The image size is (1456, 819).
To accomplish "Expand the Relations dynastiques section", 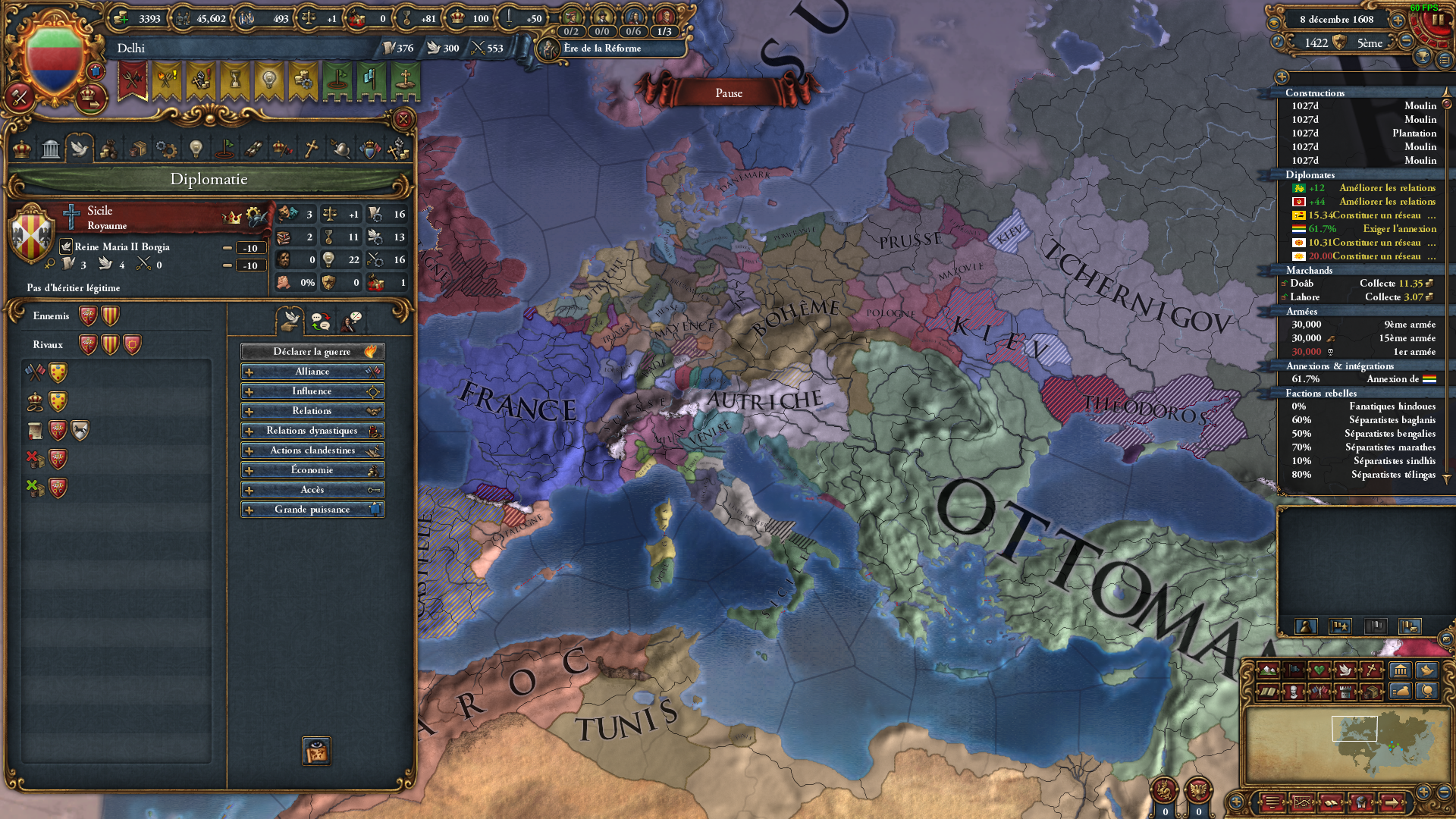I will tap(311, 430).
